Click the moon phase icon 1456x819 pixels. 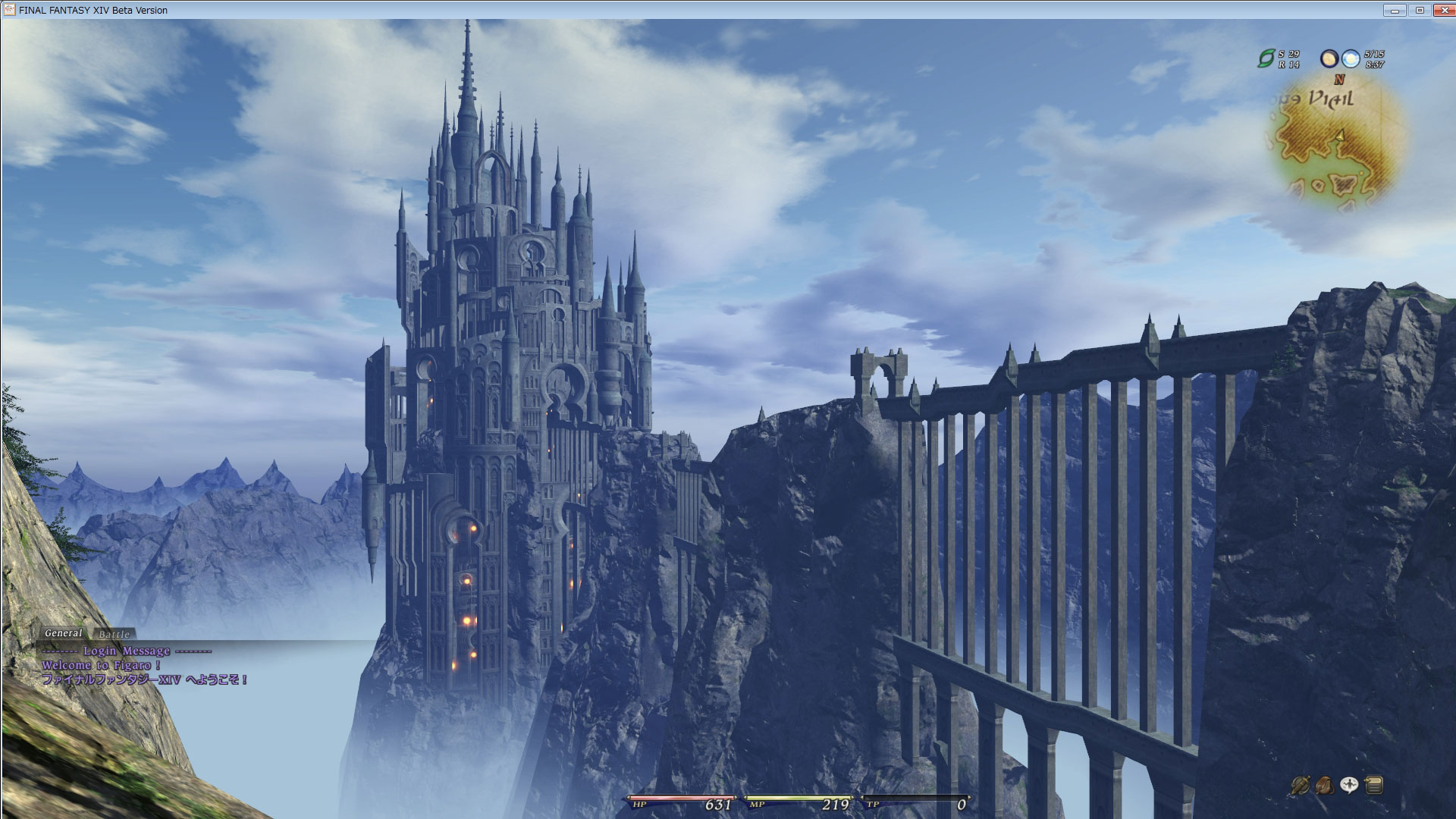(x=1329, y=58)
